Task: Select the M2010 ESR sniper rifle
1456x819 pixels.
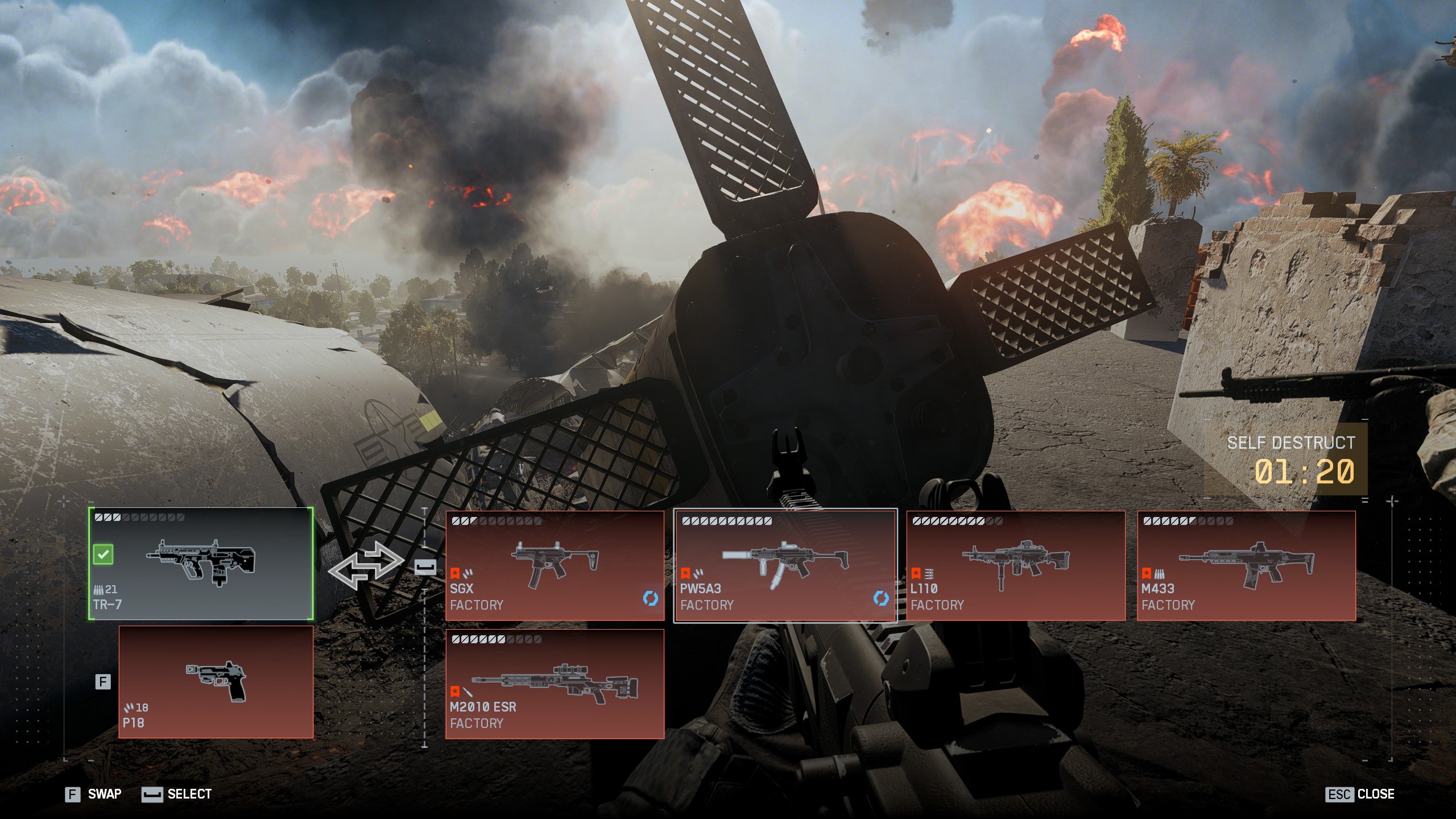Action: tap(555, 684)
